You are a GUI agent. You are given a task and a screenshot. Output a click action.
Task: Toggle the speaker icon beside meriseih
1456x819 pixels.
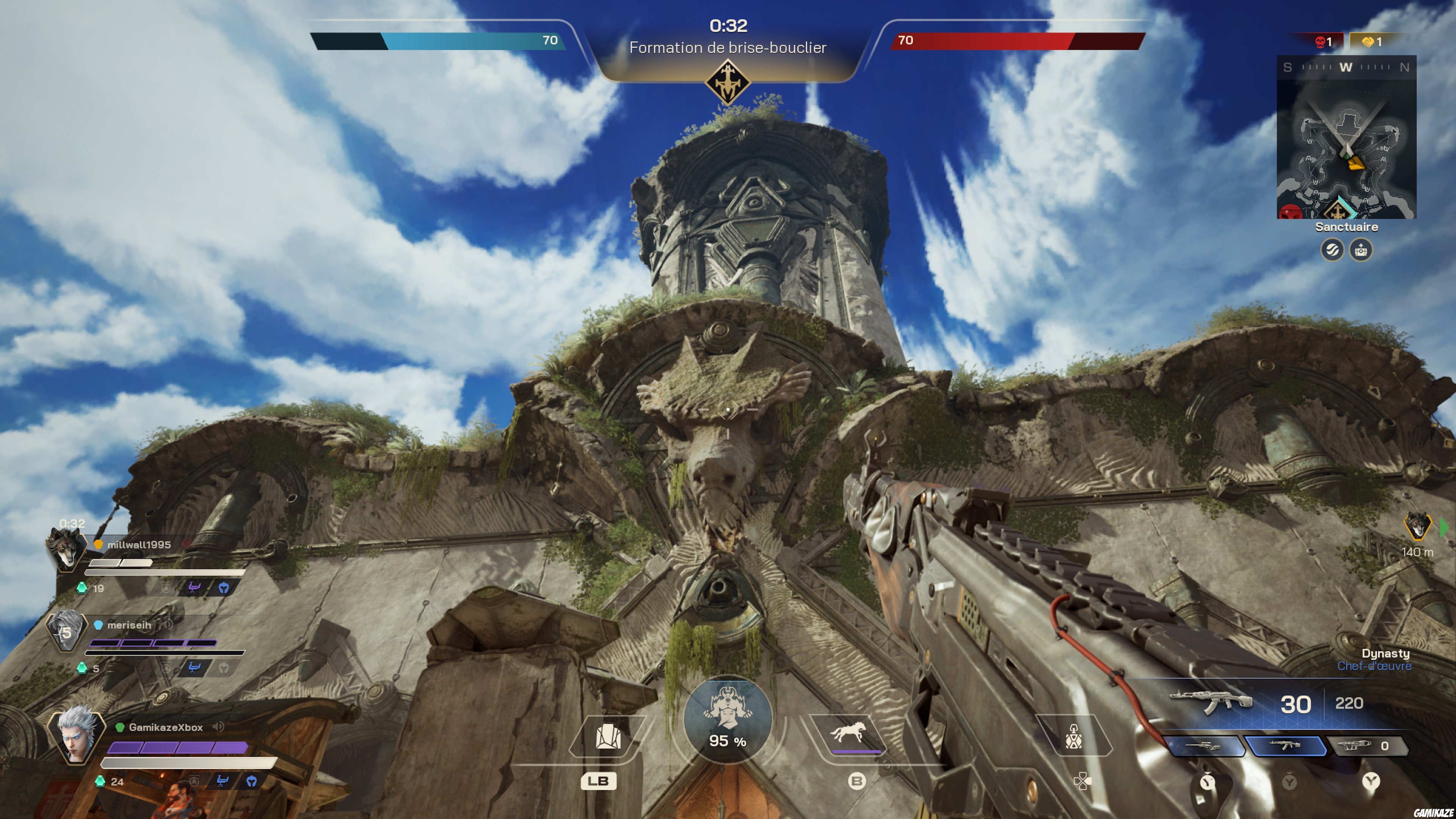(x=167, y=624)
